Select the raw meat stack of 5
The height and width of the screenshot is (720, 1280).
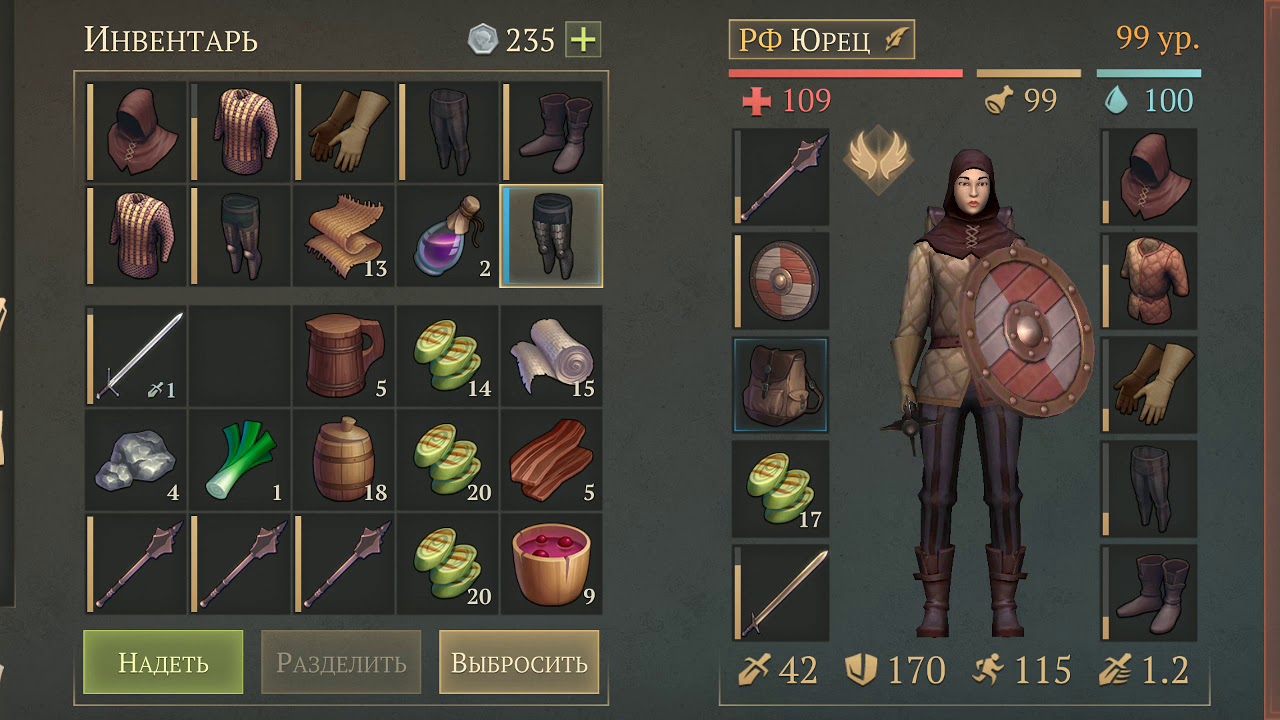pyautogui.click(x=551, y=460)
